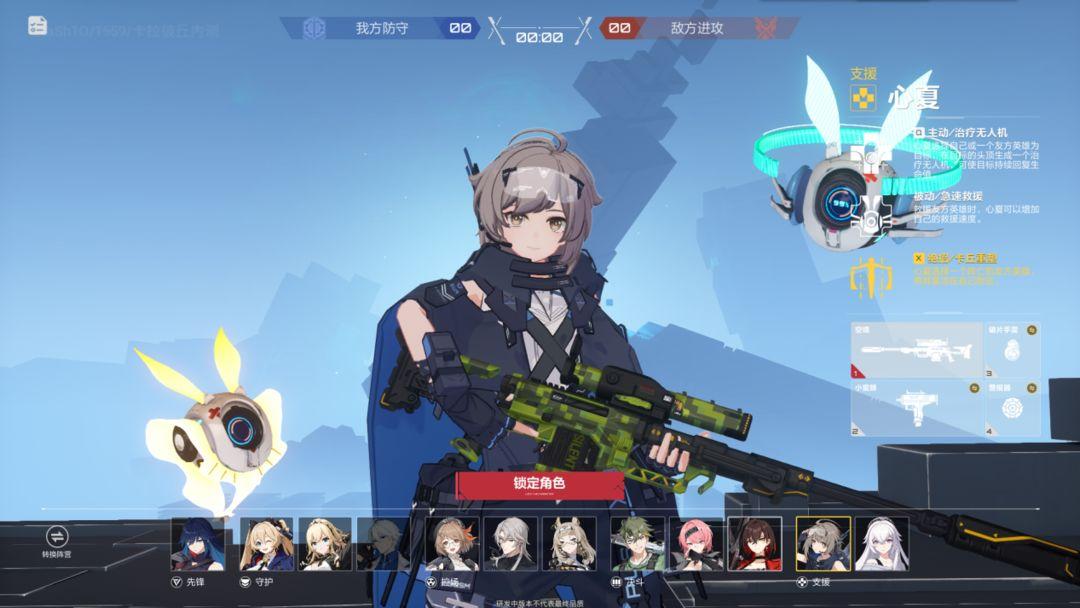The height and width of the screenshot is (608, 1080).
Task: Open the alarm device gadget slot
Action: click(x=1012, y=411)
